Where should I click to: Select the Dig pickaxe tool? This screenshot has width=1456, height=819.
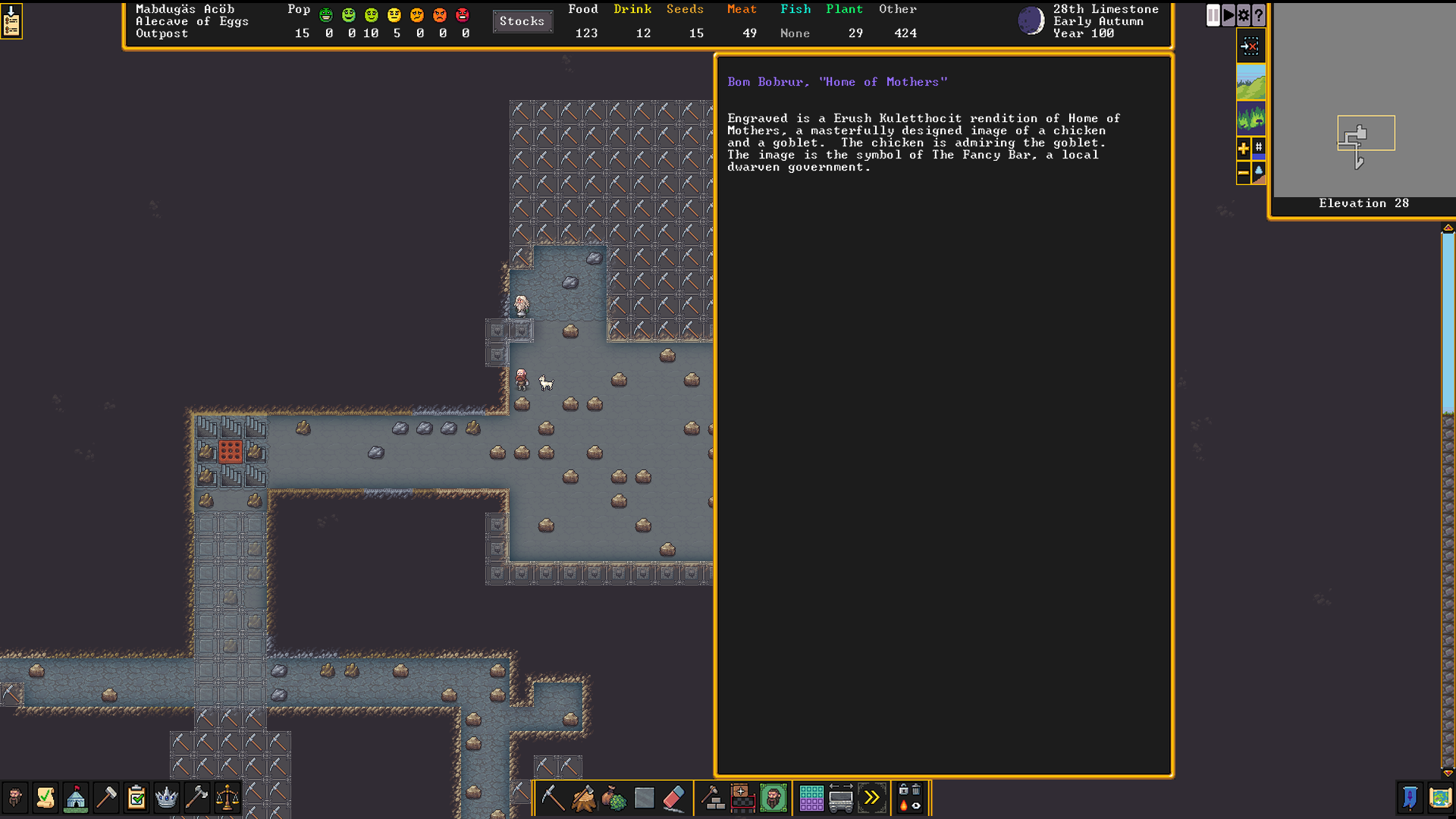point(552,798)
